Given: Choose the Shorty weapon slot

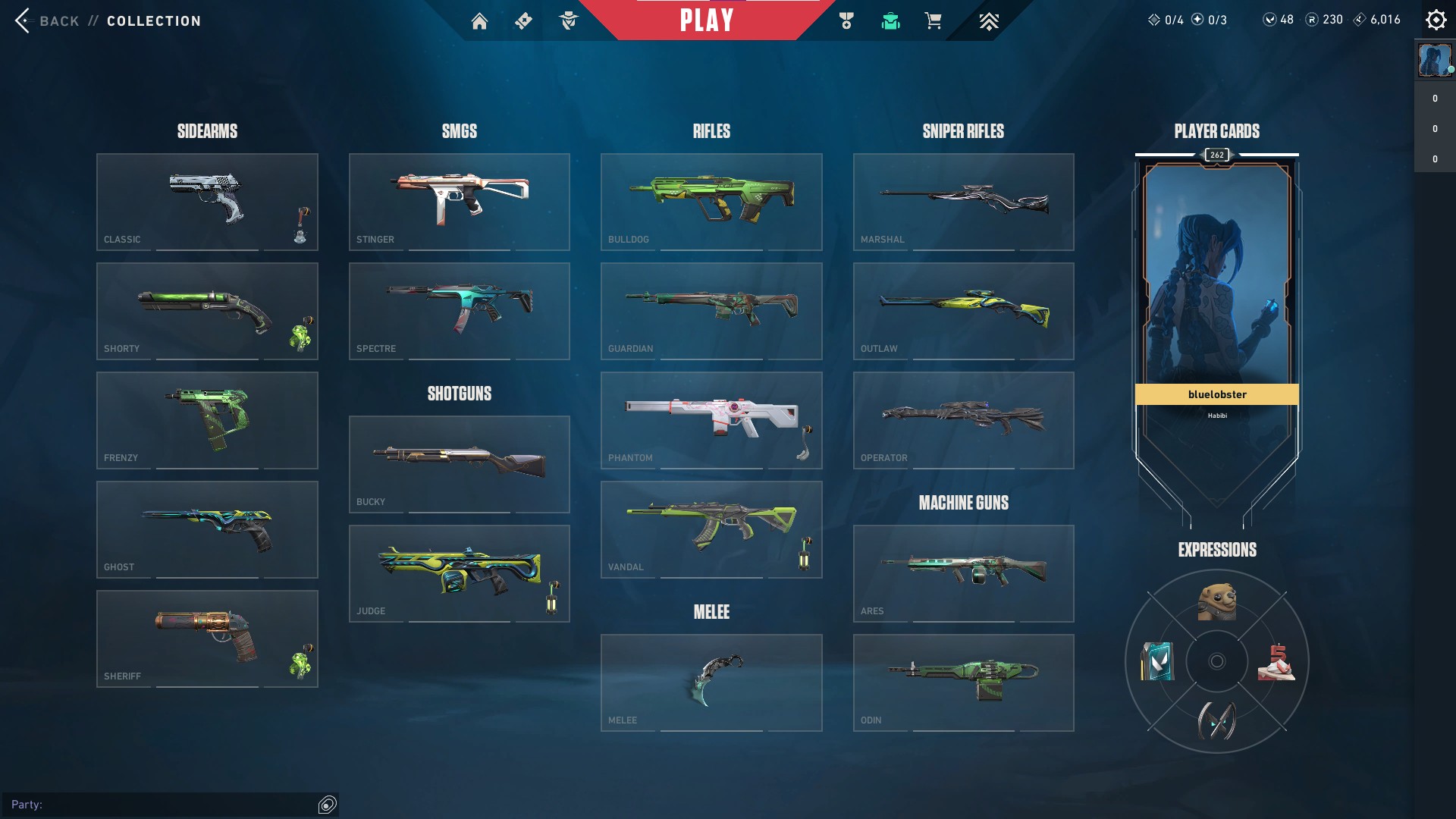Looking at the screenshot, I should [x=207, y=311].
